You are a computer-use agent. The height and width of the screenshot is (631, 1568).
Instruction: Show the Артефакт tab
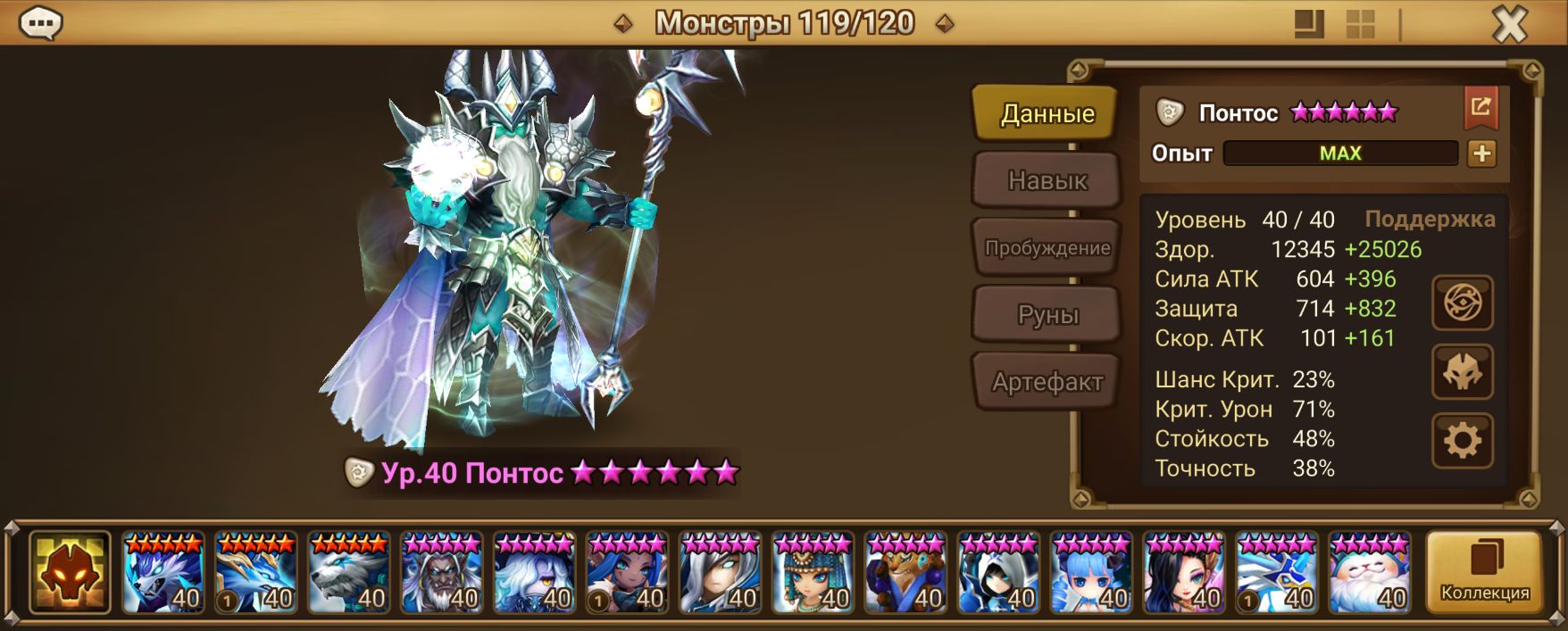coord(1047,382)
